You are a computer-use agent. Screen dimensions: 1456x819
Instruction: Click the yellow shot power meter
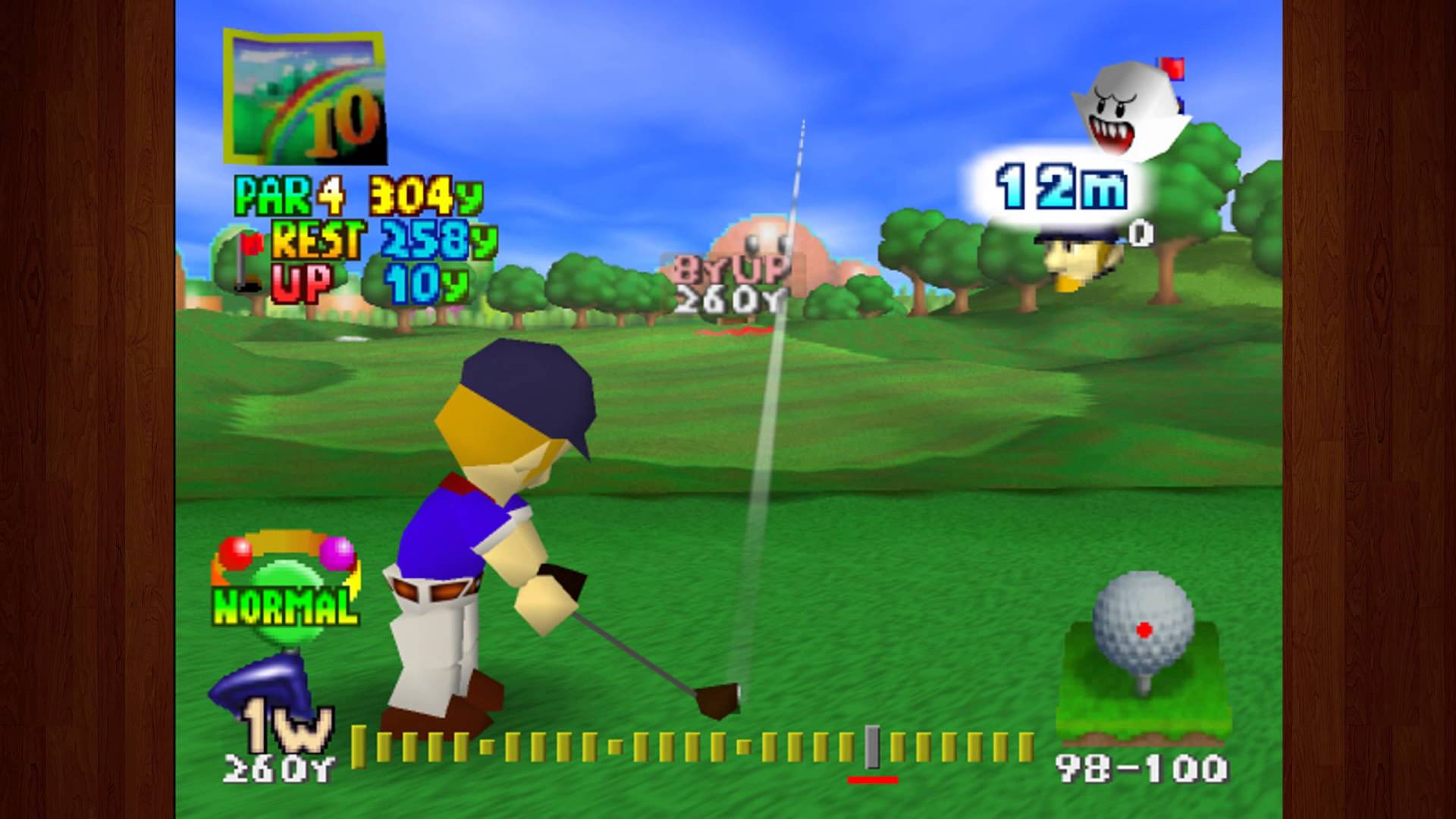pos(692,745)
